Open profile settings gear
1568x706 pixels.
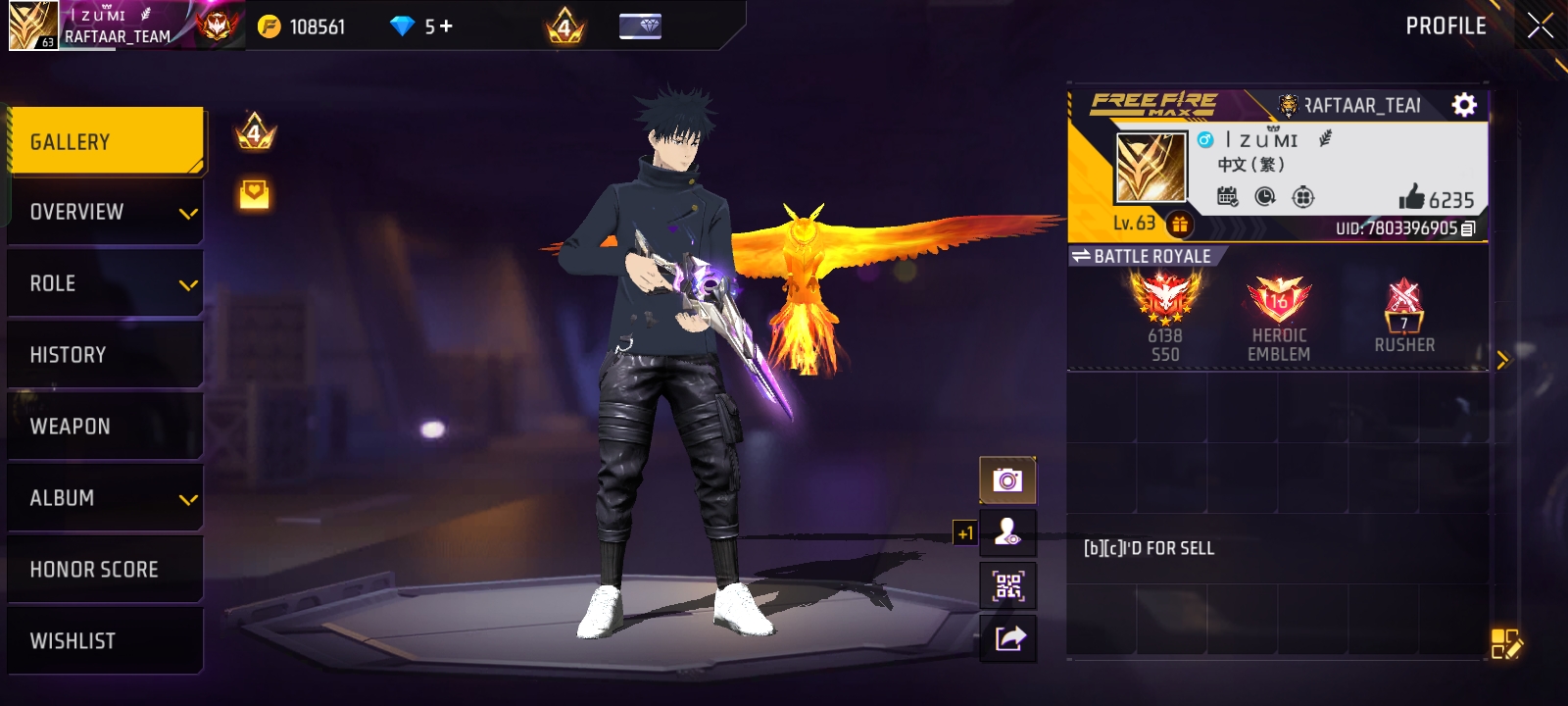click(1464, 105)
